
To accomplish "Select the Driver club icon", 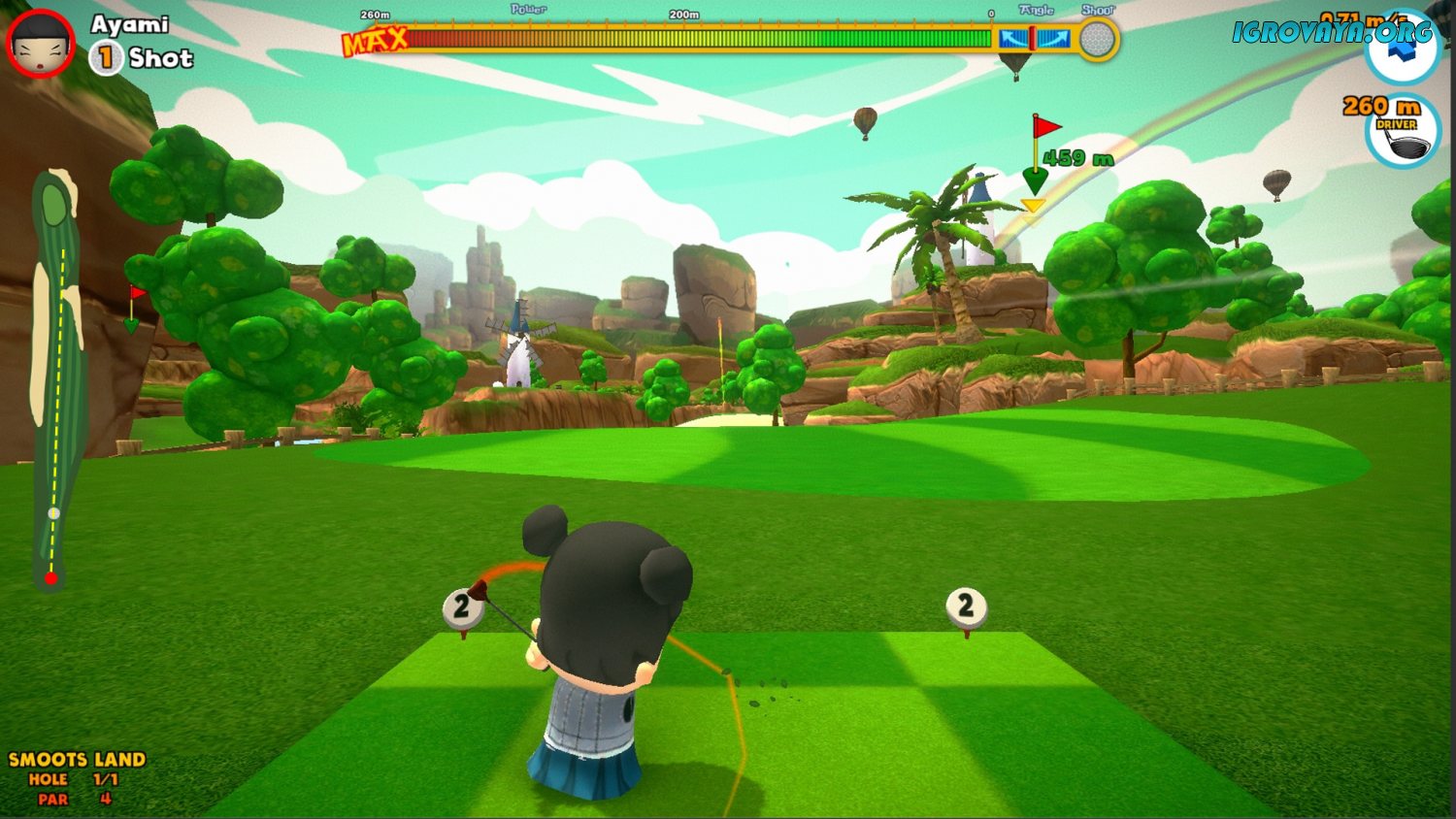I will click(x=1403, y=135).
